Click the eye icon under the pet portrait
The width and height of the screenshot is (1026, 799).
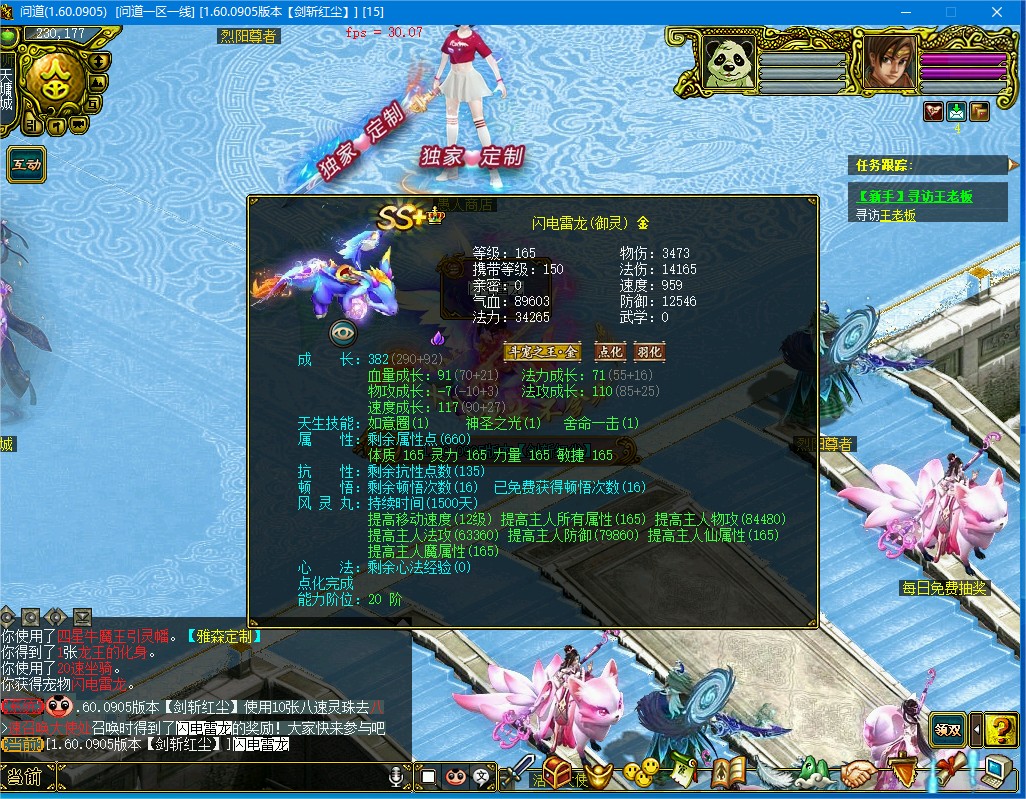coord(343,334)
